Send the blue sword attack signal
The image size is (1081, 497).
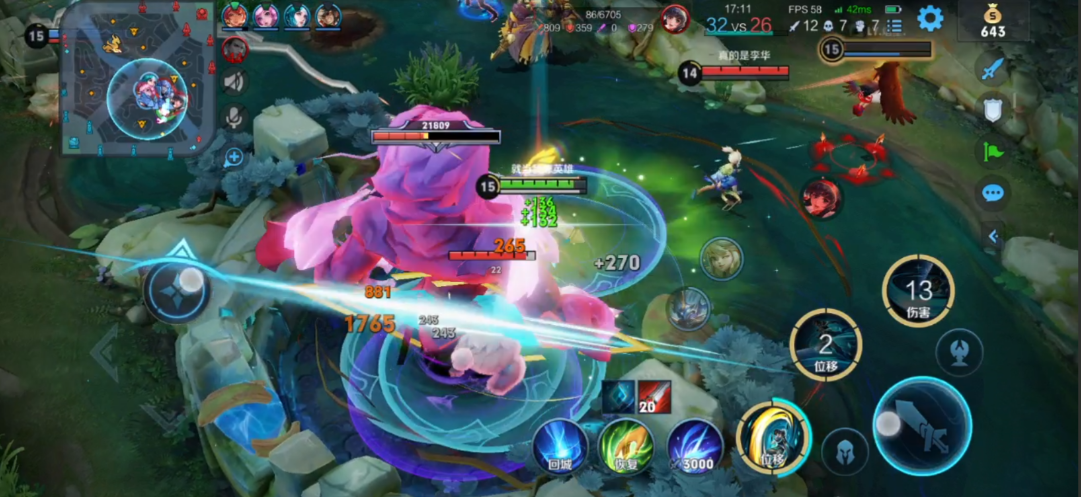coord(992,70)
